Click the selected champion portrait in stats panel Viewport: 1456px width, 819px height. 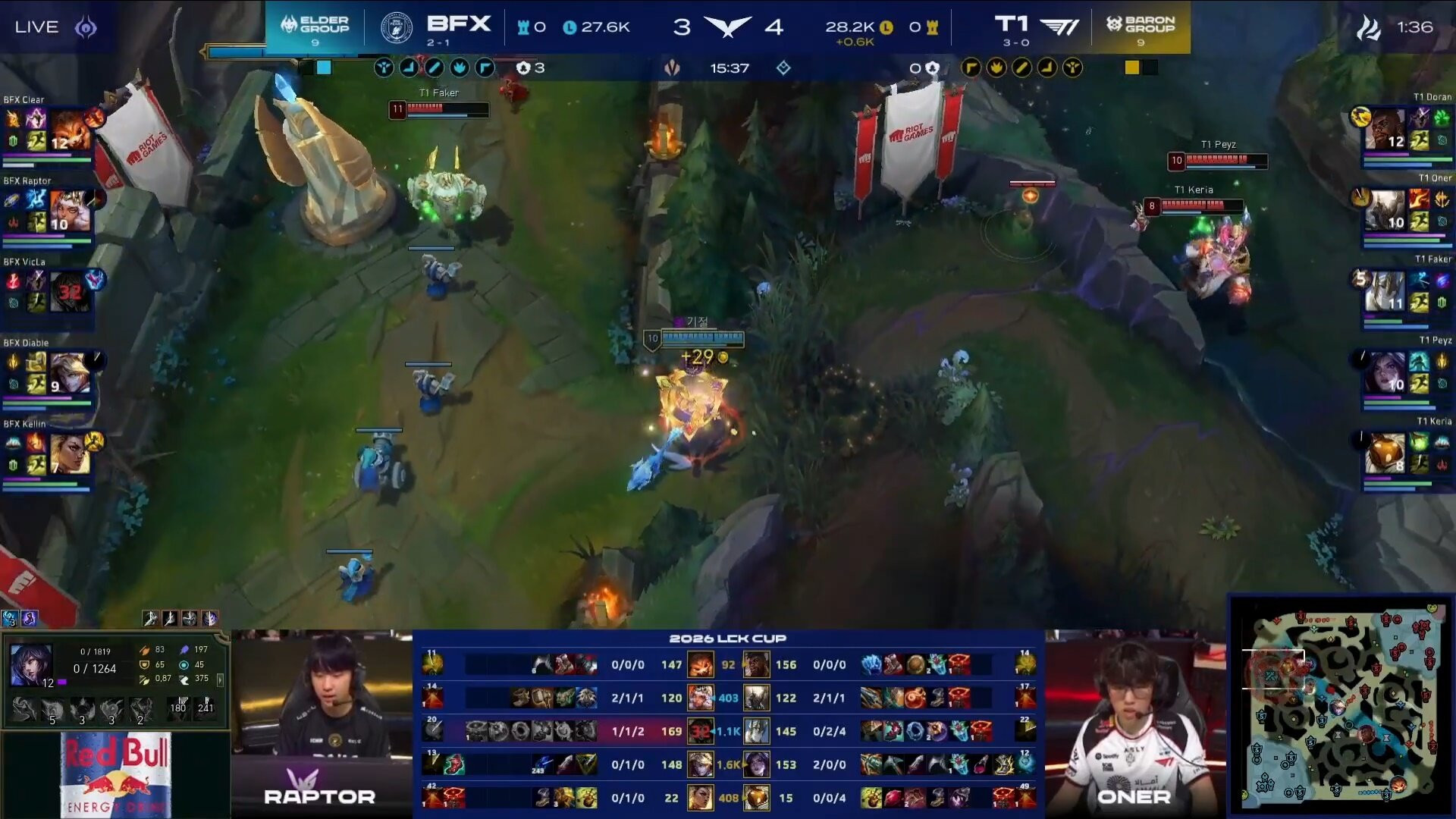pos(31,665)
